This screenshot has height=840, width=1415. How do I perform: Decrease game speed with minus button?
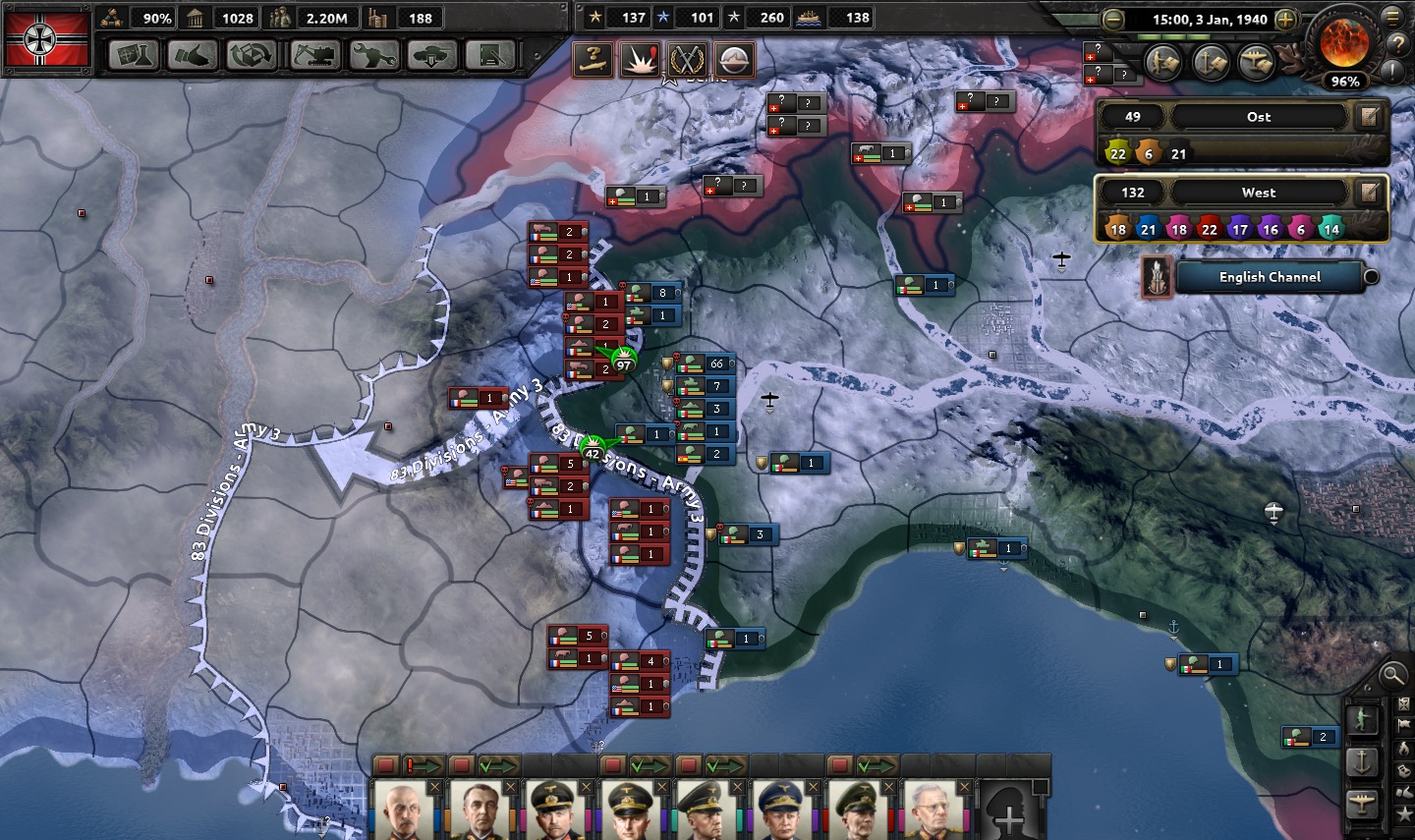[1112, 19]
